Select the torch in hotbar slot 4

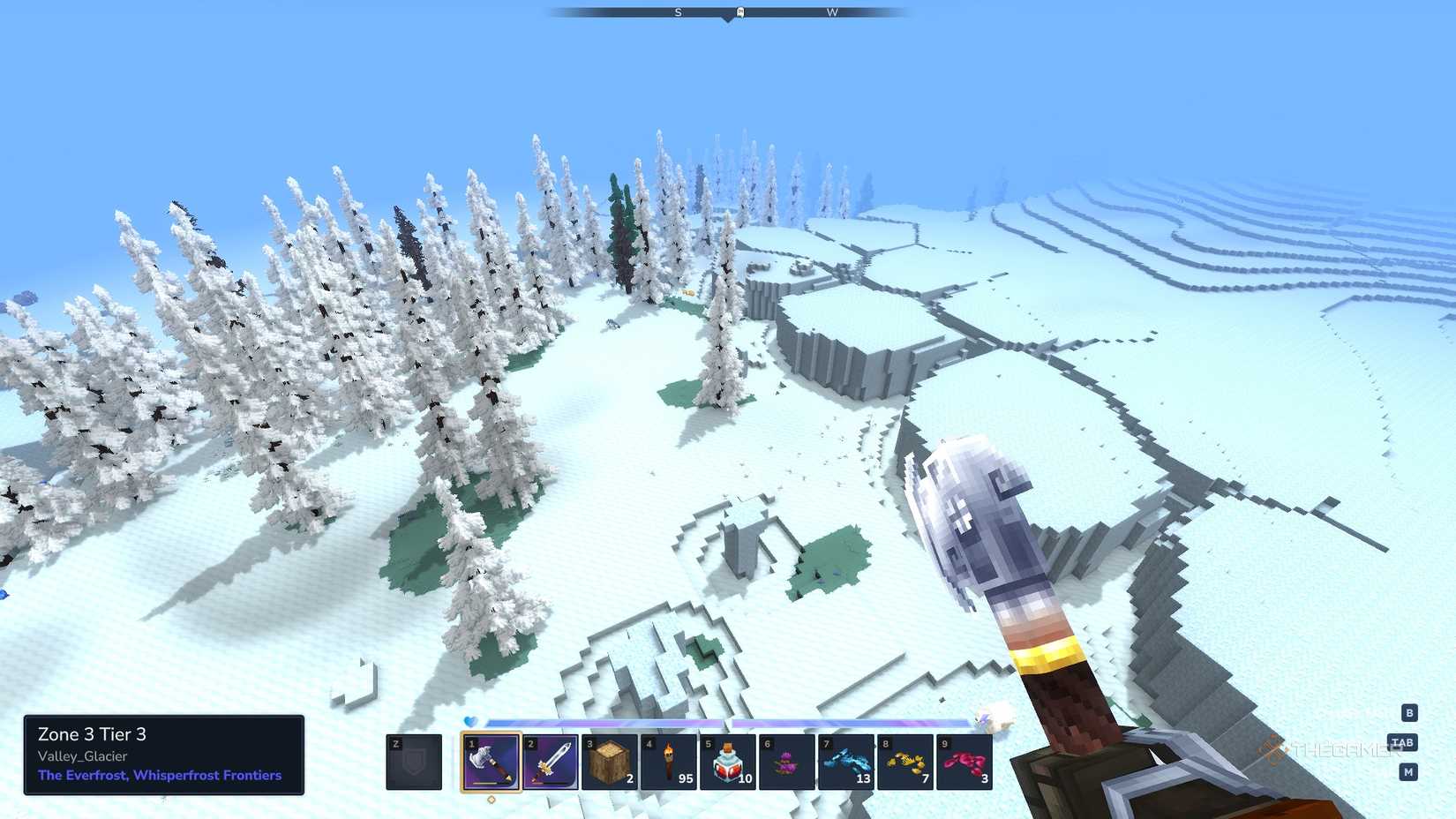(669, 763)
